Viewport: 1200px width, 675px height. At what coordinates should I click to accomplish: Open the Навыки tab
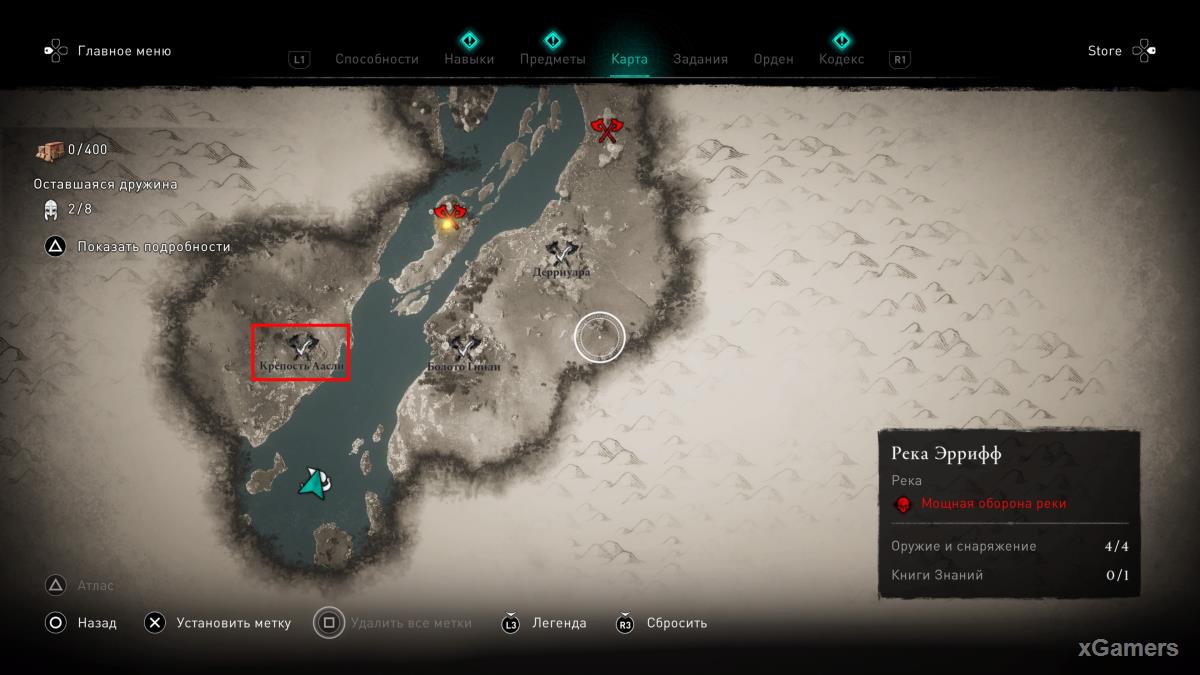[x=469, y=59]
